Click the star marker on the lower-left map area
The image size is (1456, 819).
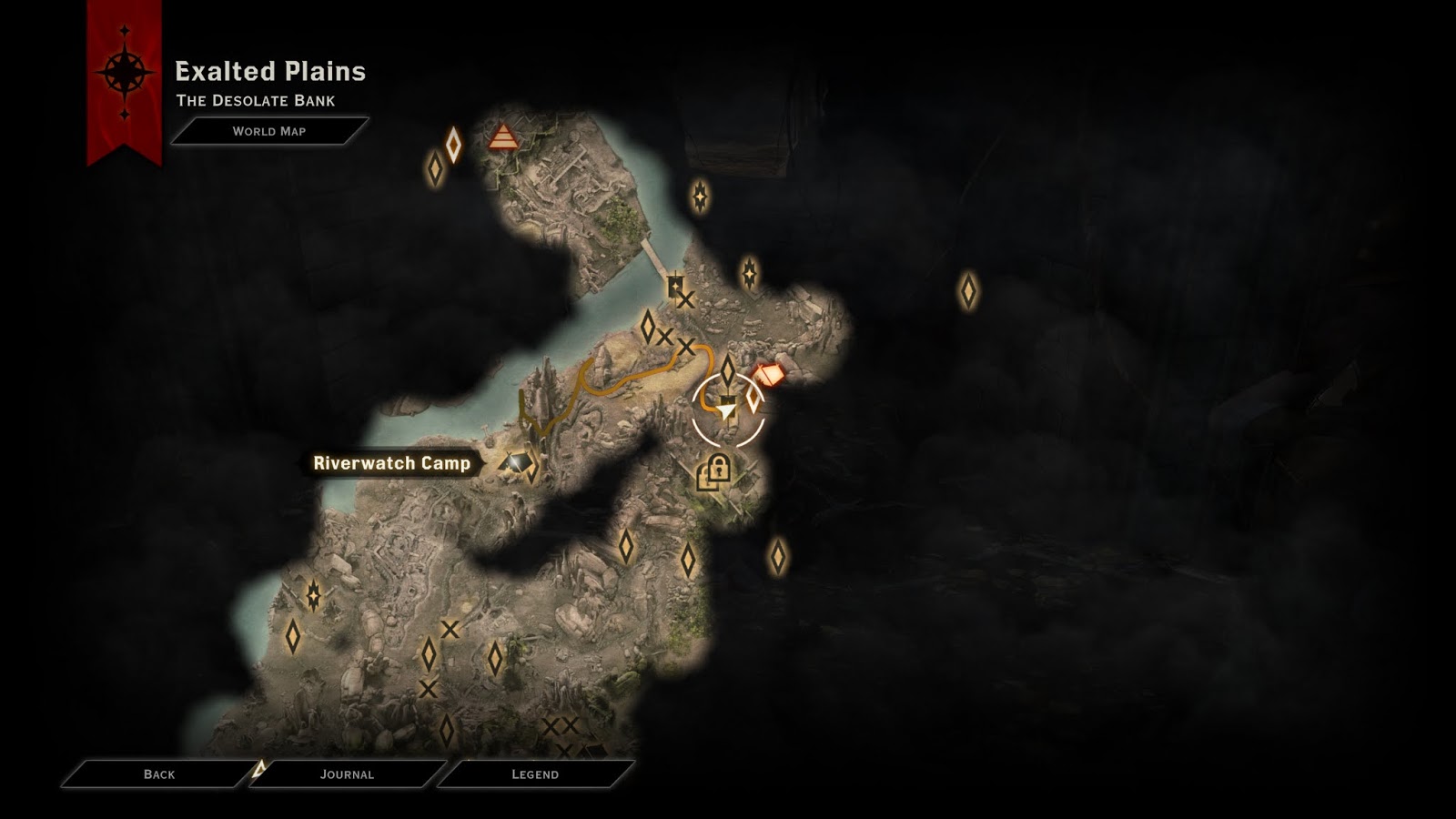[x=312, y=596]
